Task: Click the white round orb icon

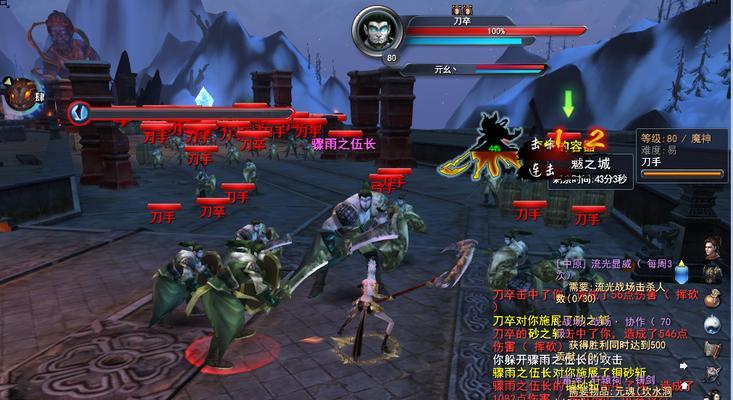Action: (712, 323)
